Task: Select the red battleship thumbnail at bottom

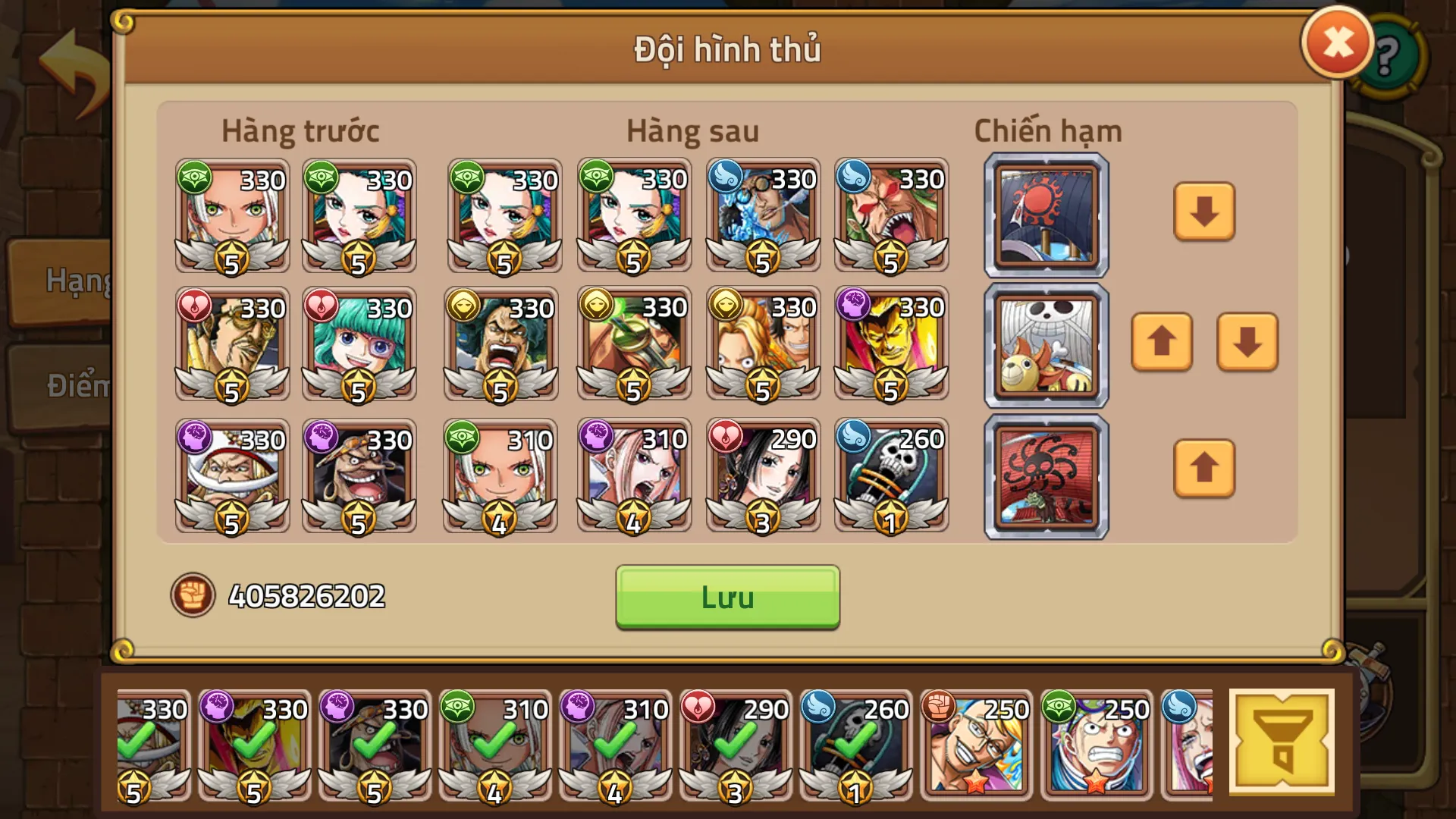Action: pos(1045,476)
